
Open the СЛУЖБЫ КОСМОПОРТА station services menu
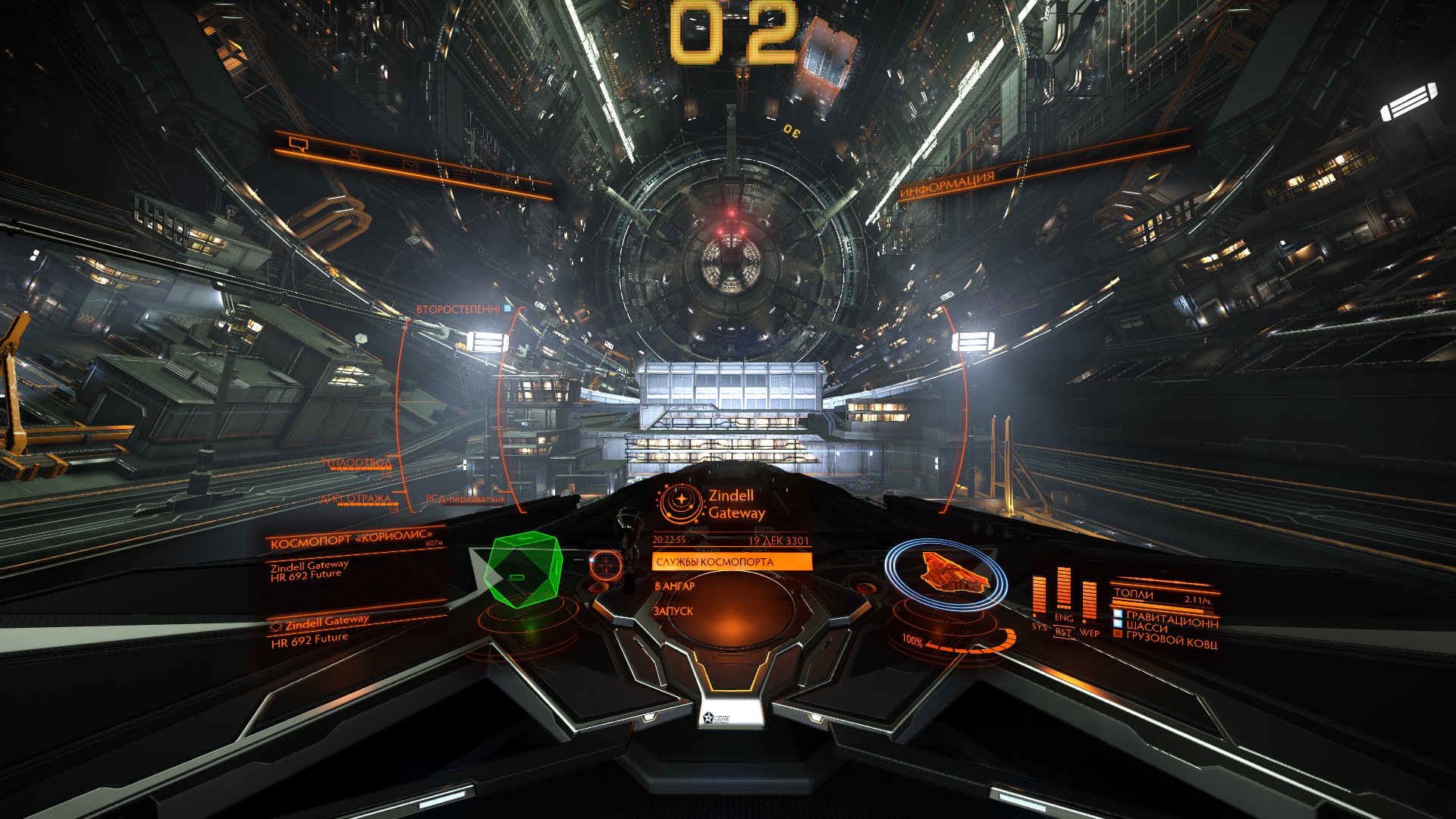click(731, 562)
